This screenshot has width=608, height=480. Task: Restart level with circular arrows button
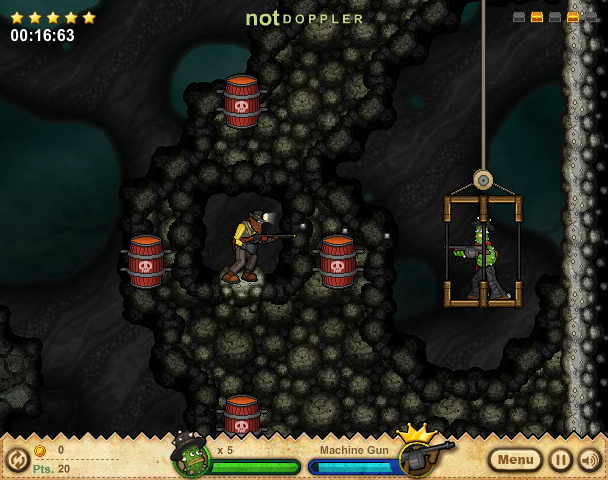(x=17, y=460)
